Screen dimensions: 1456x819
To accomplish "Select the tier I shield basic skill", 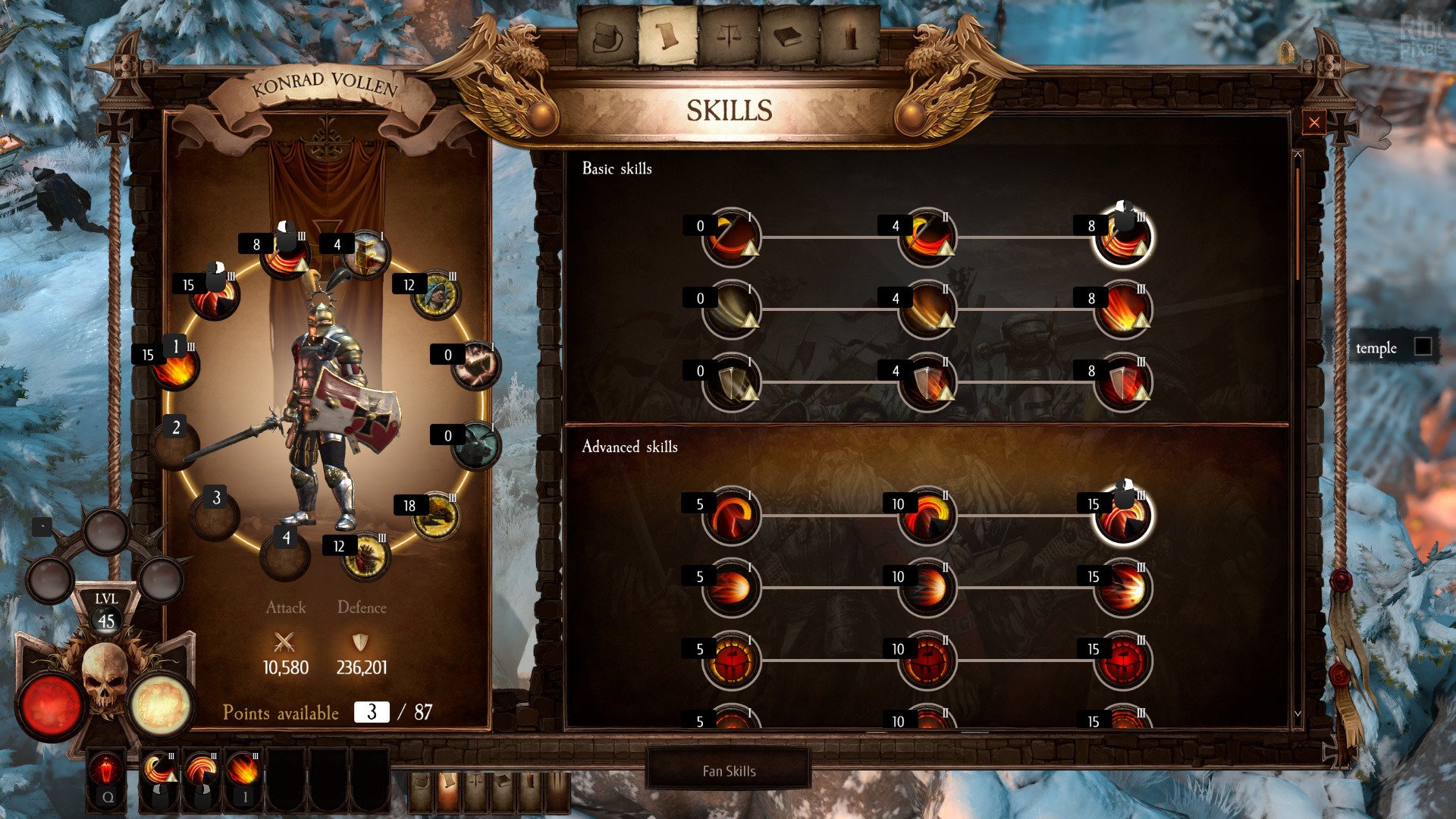I will [731, 383].
